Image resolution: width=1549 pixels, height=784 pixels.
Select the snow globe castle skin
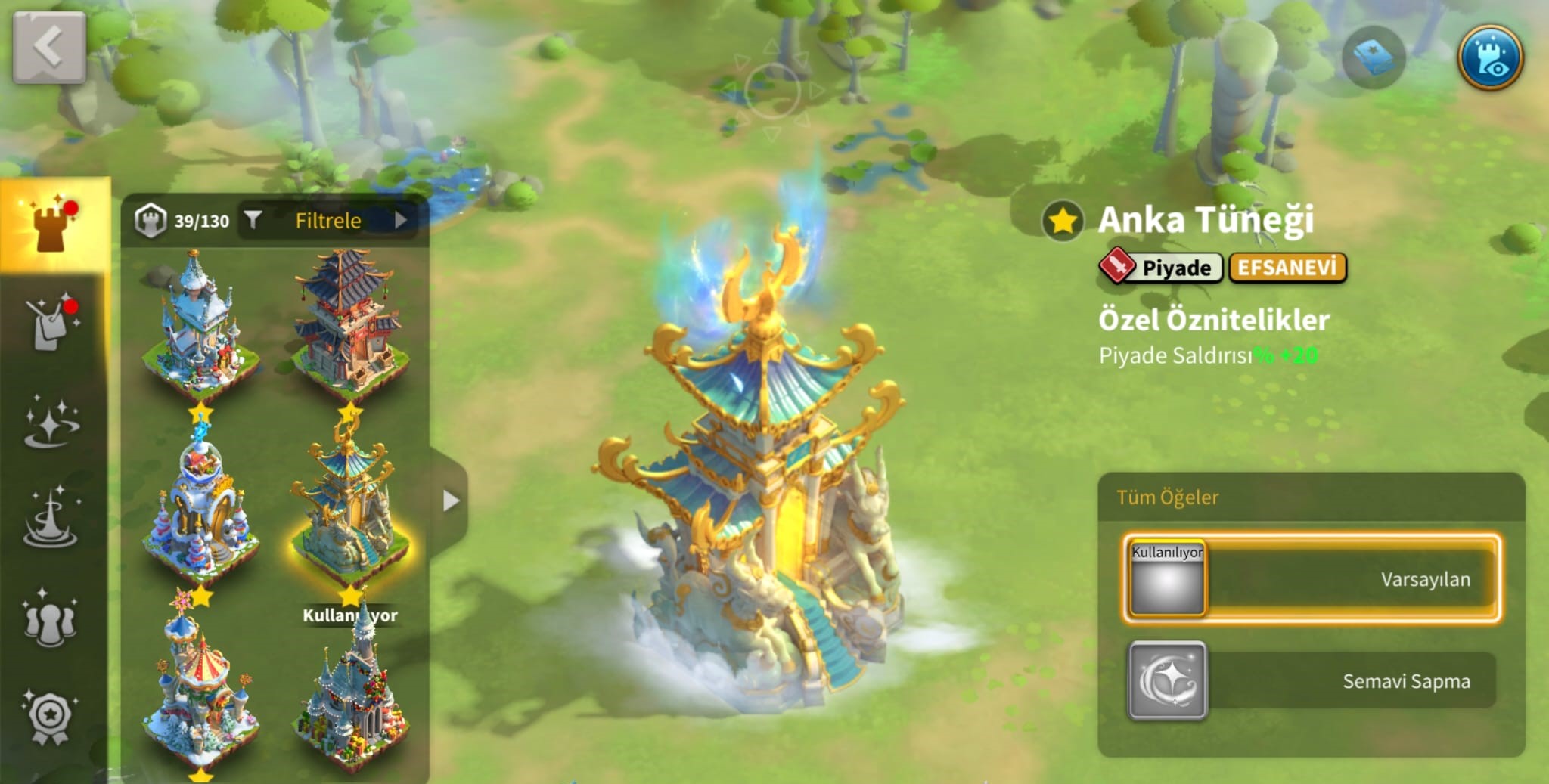200,507
